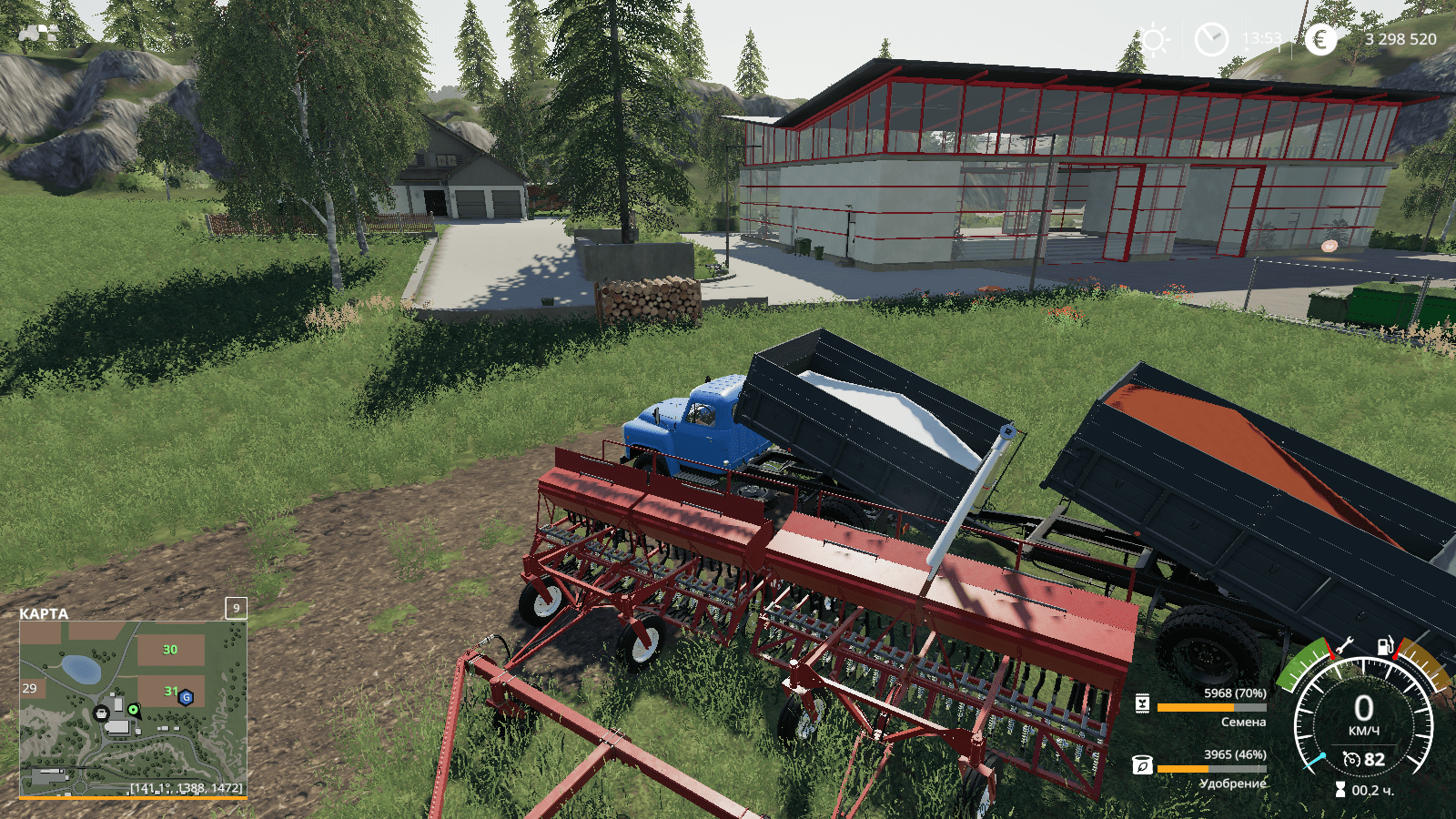Click the seed bag icon beside Семена
The width and height of the screenshot is (1456, 819).
(x=1143, y=703)
